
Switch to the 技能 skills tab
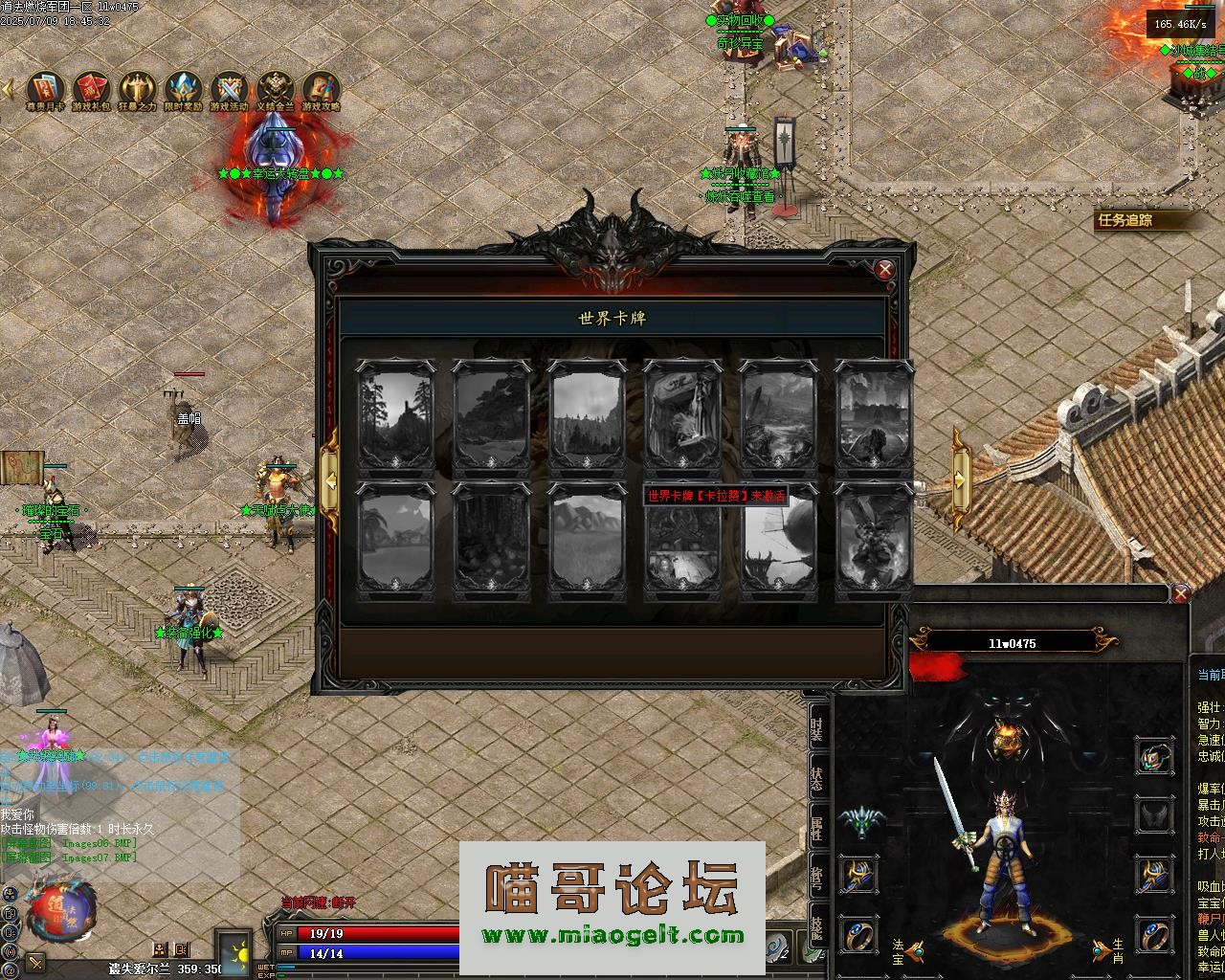click(816, 928)
